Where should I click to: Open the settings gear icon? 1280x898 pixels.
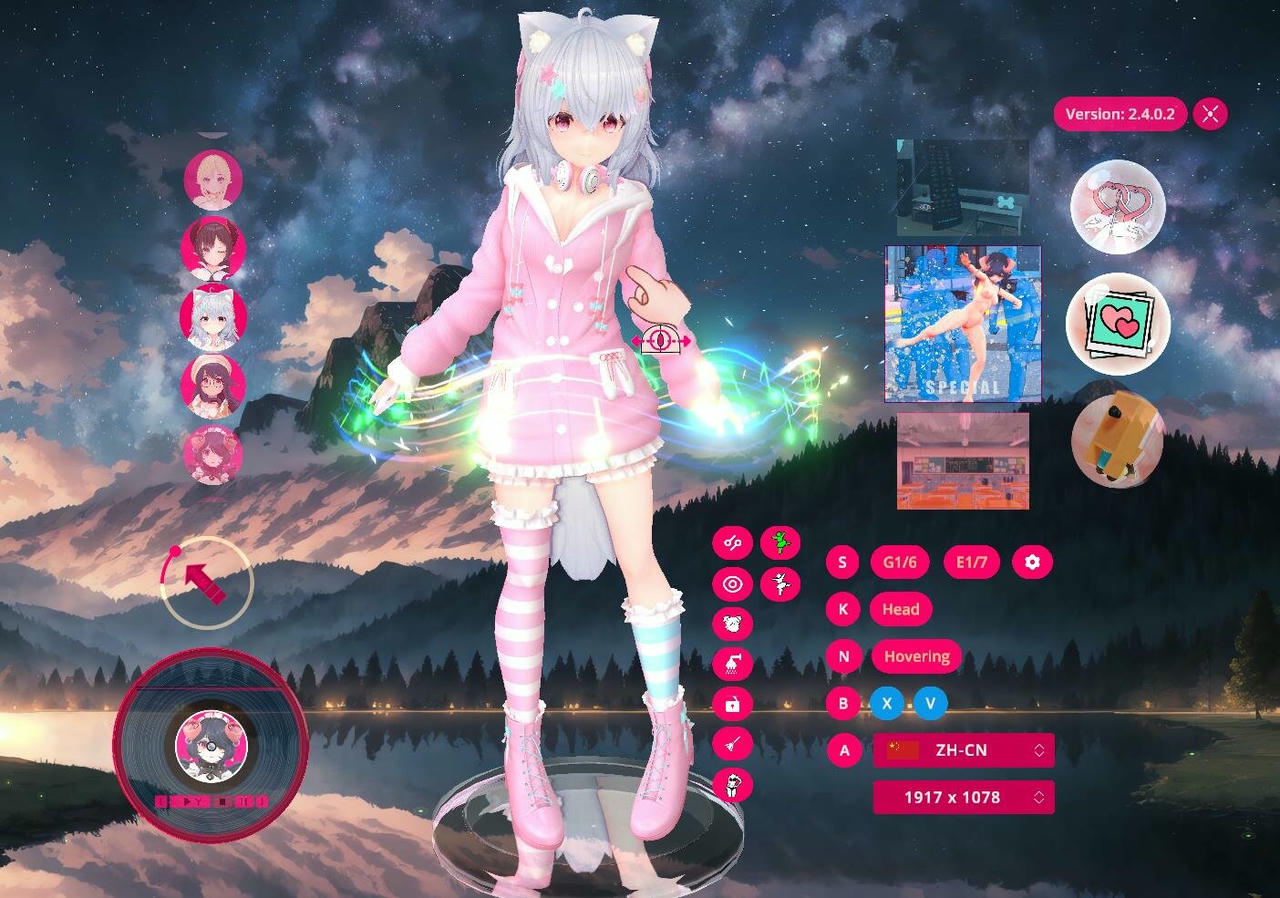point(1034,562)
